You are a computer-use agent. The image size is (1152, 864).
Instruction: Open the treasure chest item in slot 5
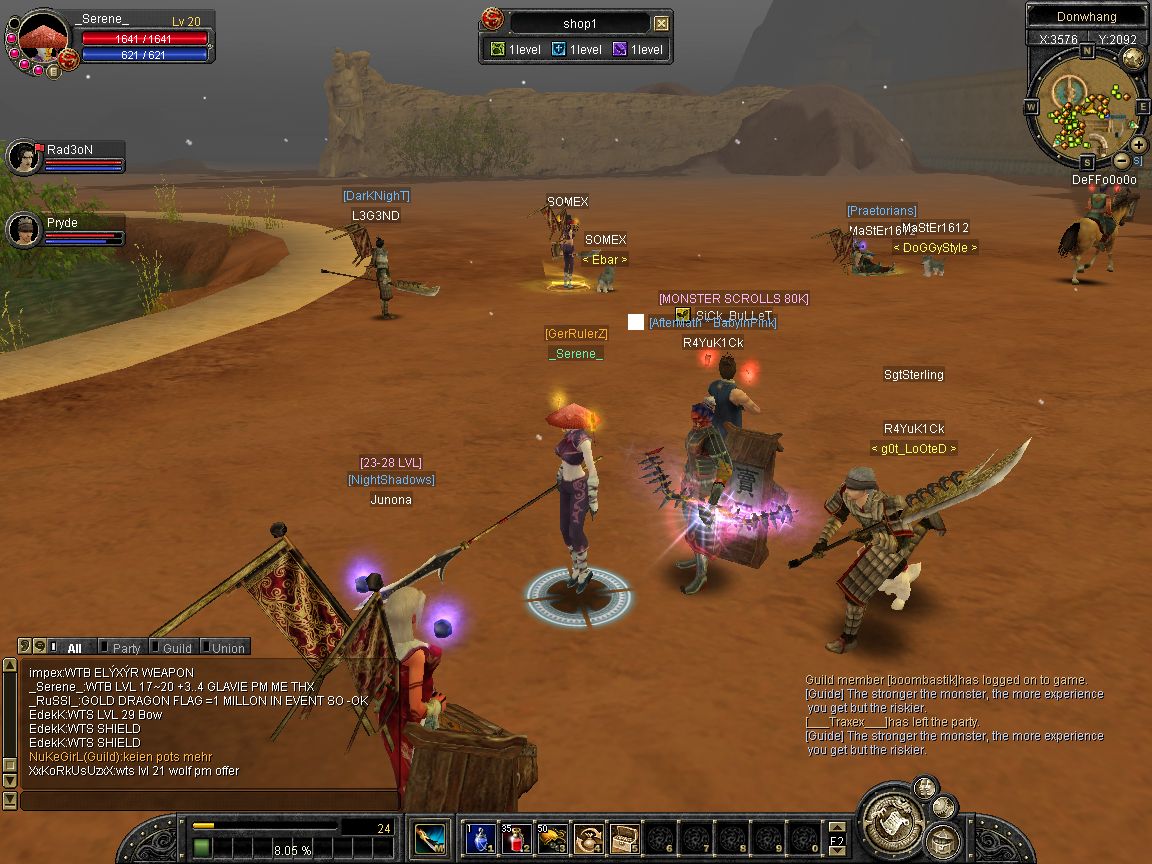(625, 837)
